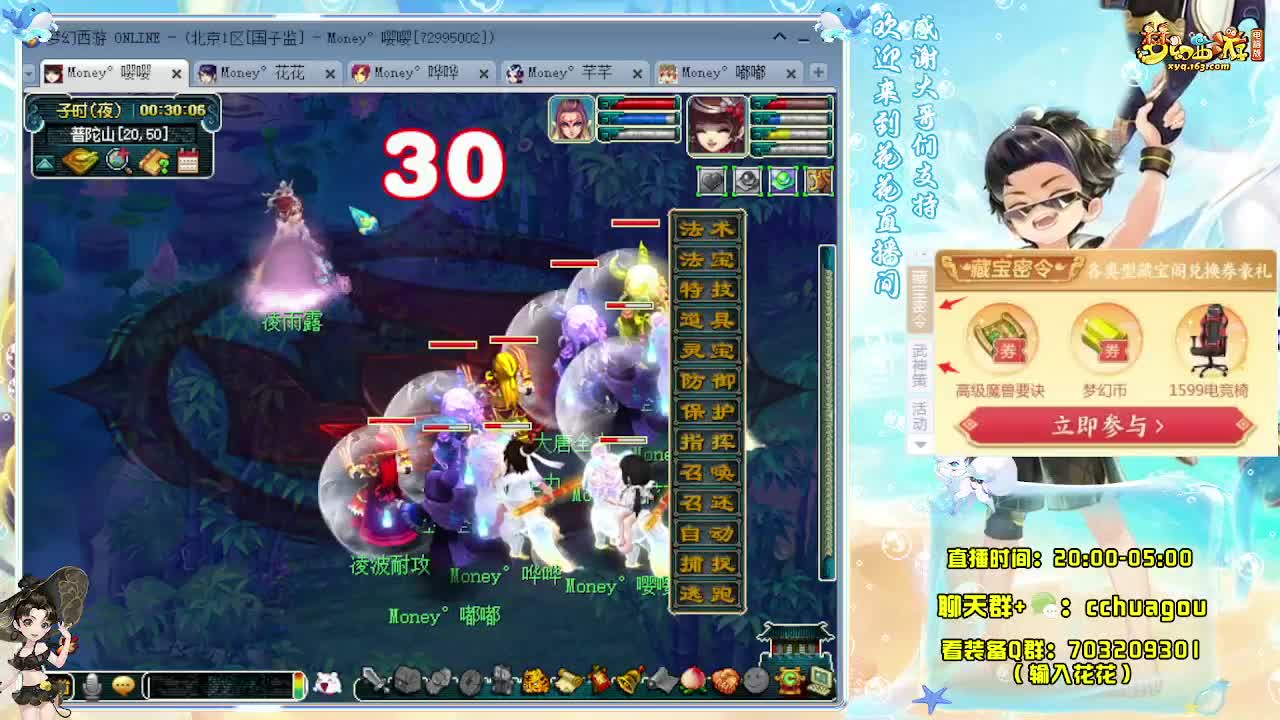Select 法术 spell command in battle menu
1280x720 pixels.
click(x=705, y=228)
